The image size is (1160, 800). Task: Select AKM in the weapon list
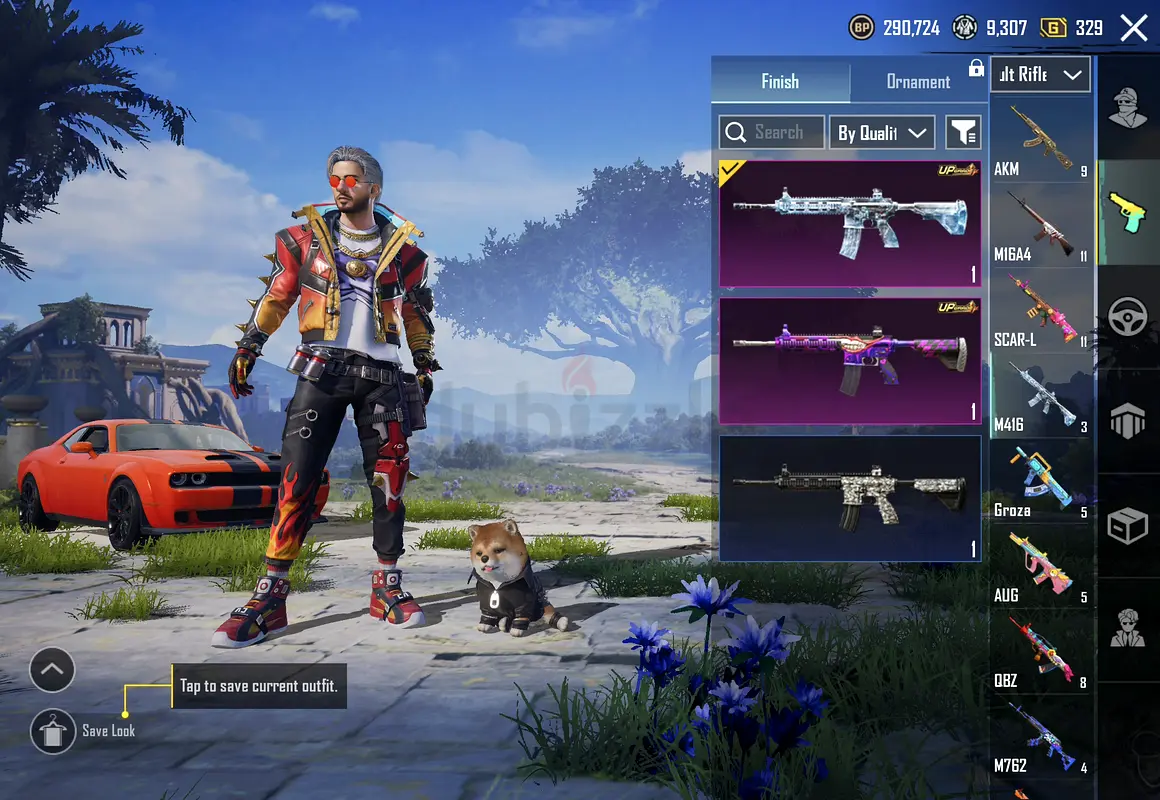(1040, 142)
